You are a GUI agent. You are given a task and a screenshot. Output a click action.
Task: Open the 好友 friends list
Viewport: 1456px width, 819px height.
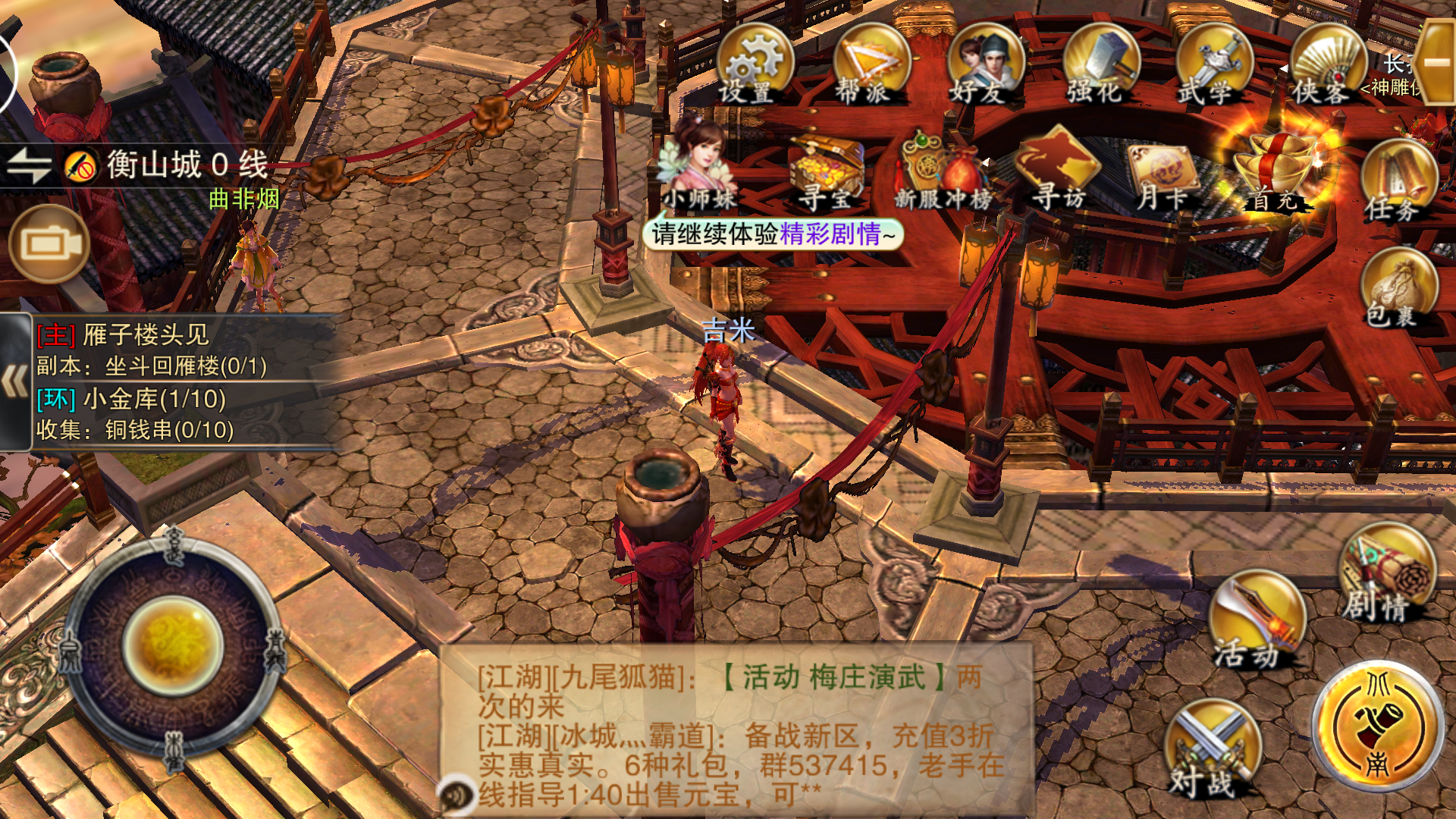tap(984, 64)
